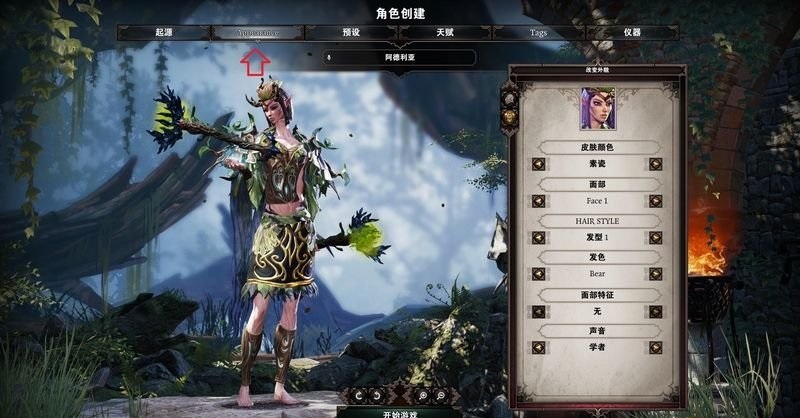Select previous face from Face 1
Viewport: 800px width, 418px height.
coord(538,201)
